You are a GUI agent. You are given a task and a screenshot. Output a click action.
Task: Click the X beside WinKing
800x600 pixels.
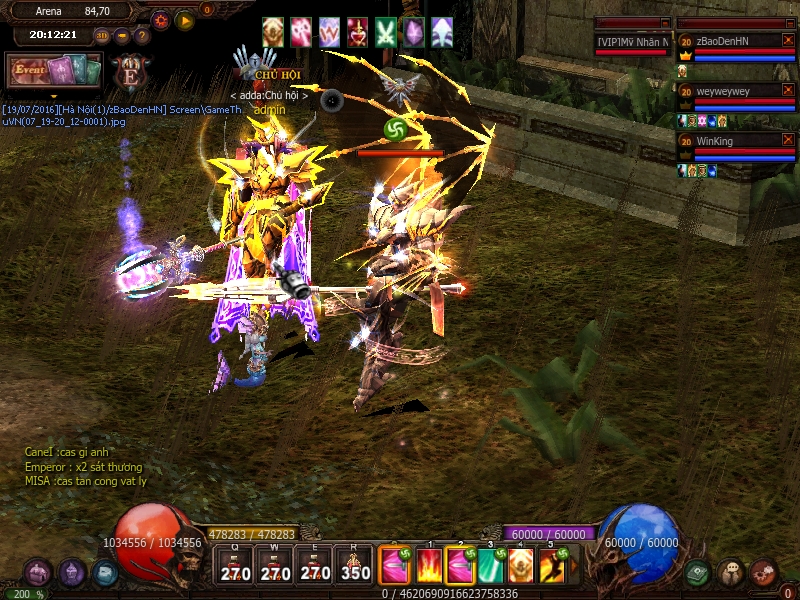[x=788, y=141]
